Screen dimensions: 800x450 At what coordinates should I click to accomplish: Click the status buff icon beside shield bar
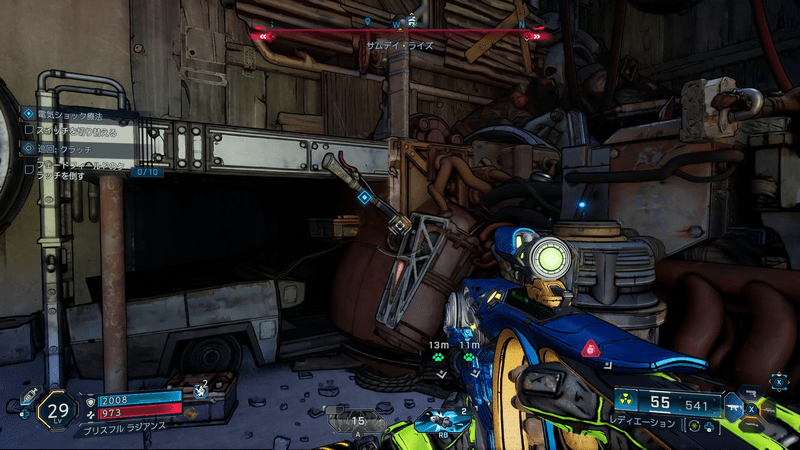(201, 391)
